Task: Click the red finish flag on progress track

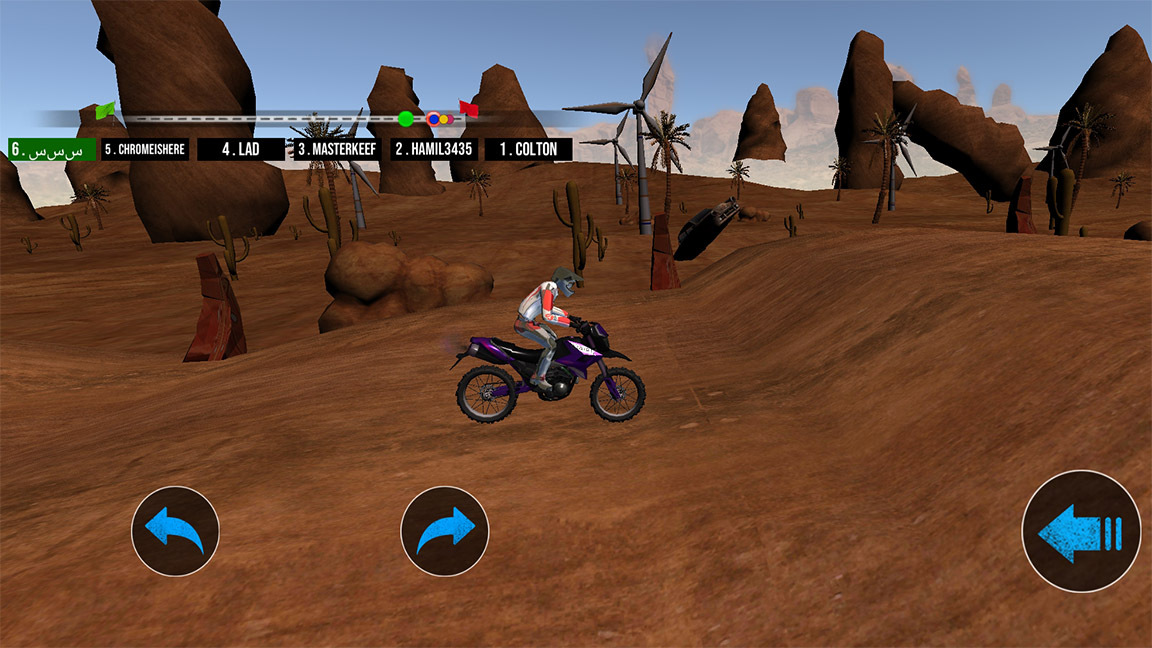Action: (468, 108)
